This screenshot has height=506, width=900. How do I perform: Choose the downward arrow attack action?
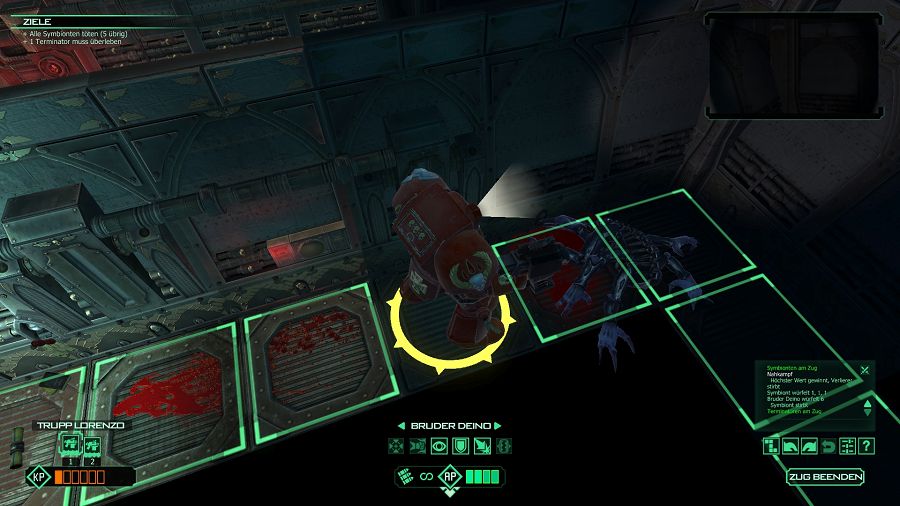pyautogui.click(x=481, y=446)
